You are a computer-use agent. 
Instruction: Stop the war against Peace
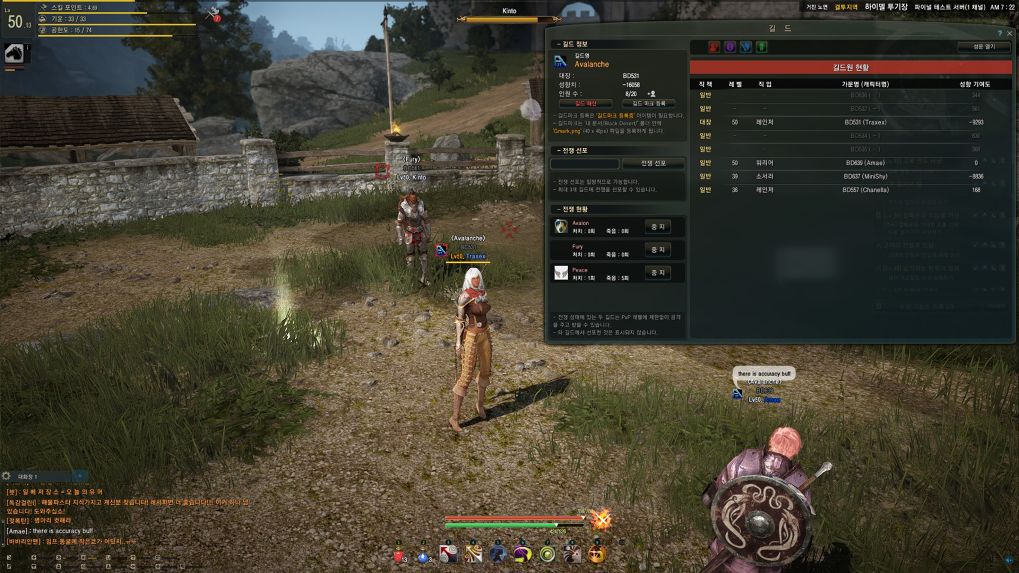pos(657,272)
